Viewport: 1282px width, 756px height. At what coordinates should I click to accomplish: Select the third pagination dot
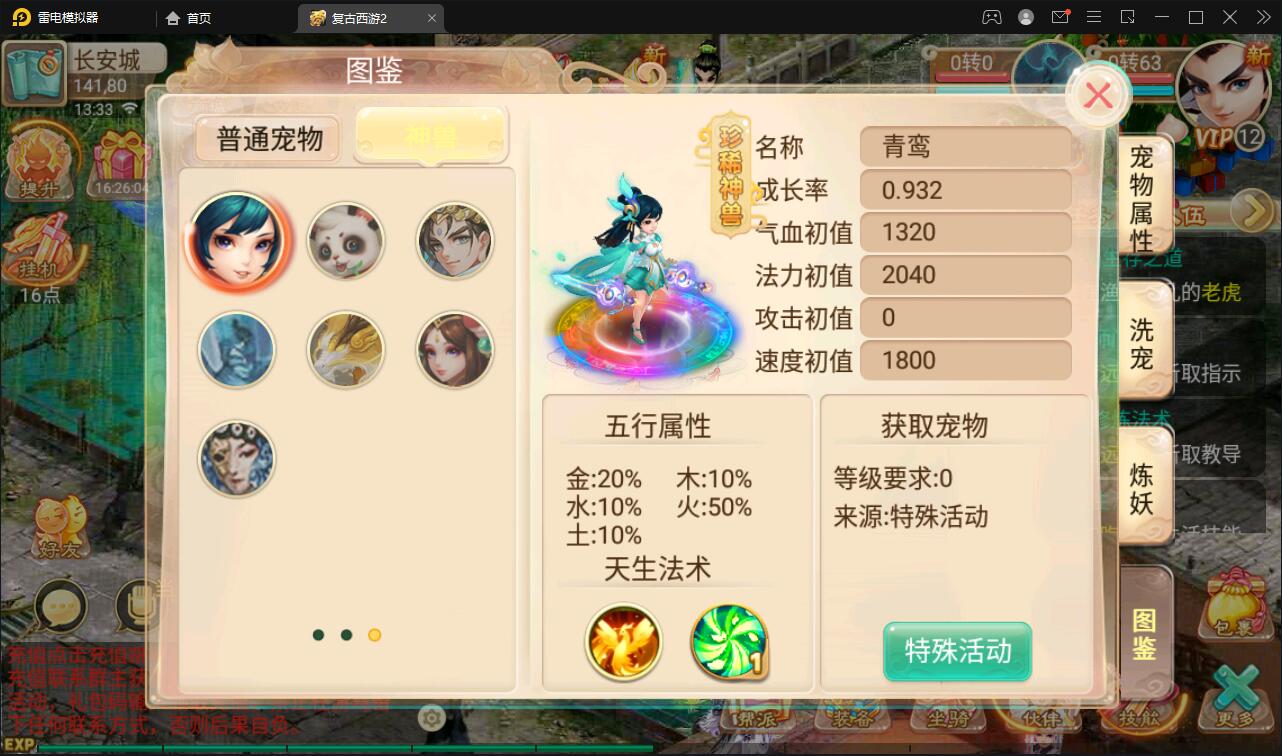click(x=375, y=634)
